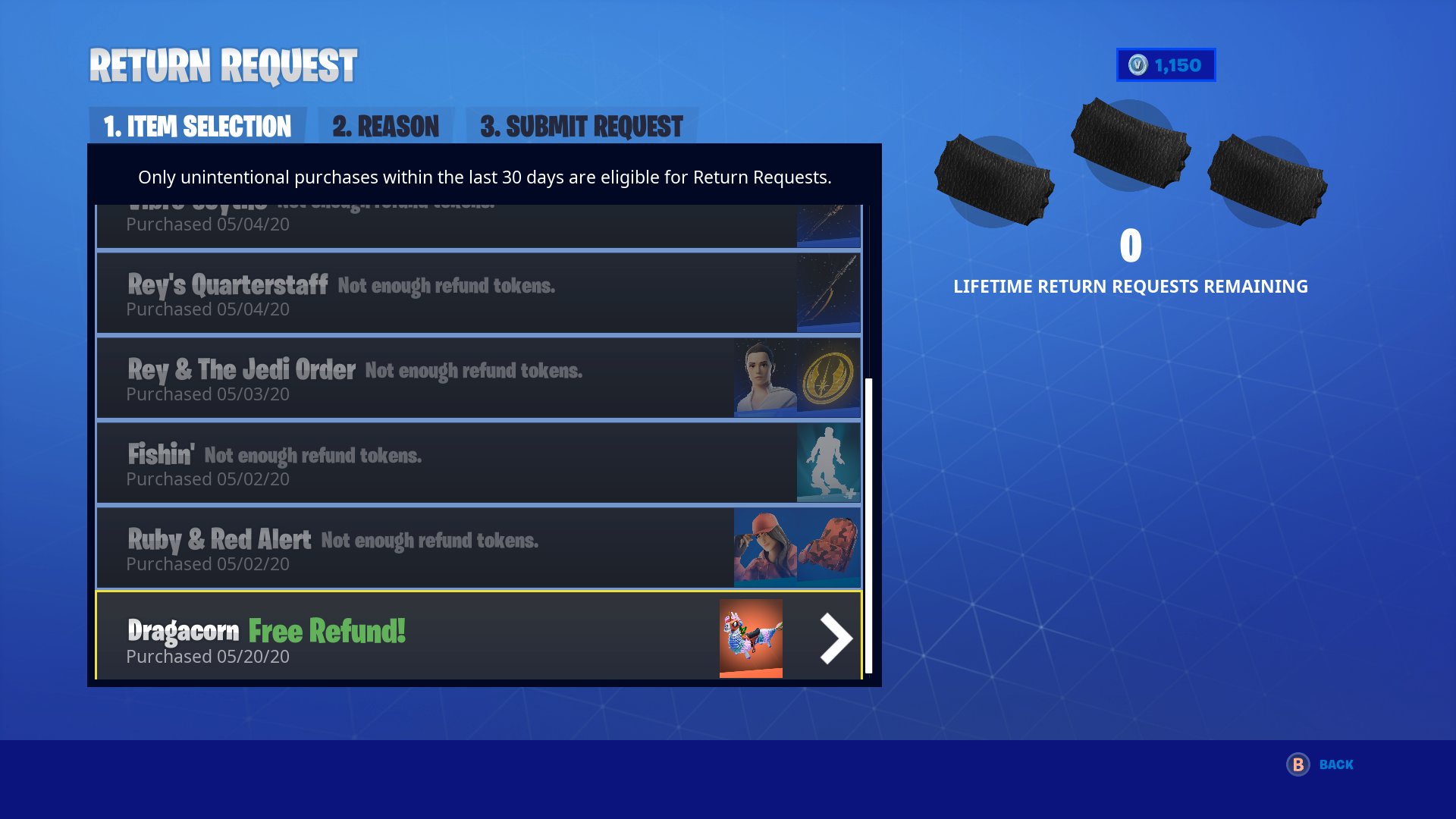The height and width of the screenshot is (819, 1456).
Task: Click the Fishin' emote icon
Action: (x=828, y=463)
